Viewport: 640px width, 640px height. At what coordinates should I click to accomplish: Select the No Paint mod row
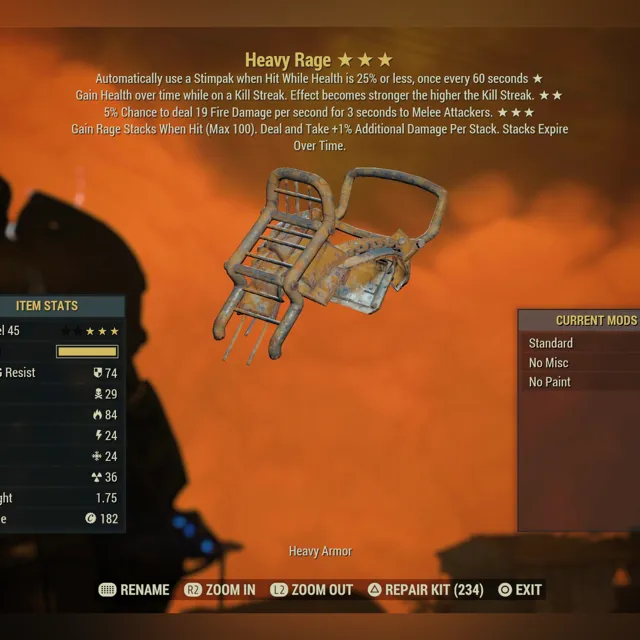[x=578, y=382]
